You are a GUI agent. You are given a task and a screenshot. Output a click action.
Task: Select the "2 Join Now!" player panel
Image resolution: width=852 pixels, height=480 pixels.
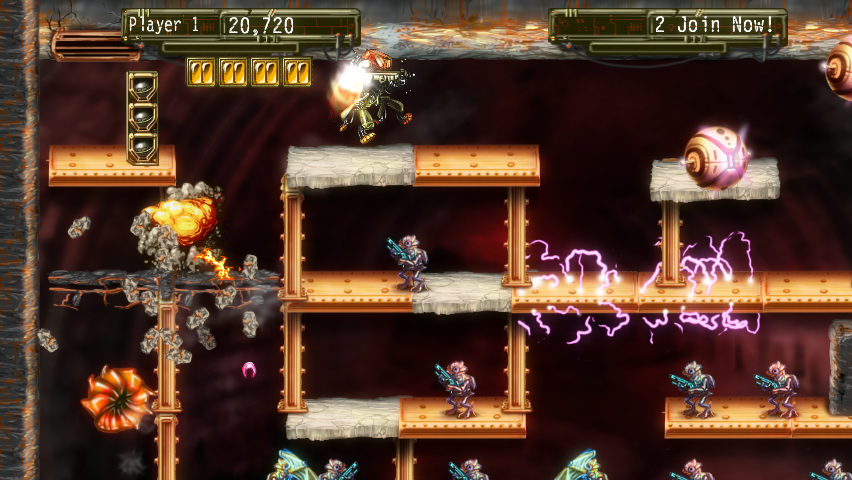(714, 25)
